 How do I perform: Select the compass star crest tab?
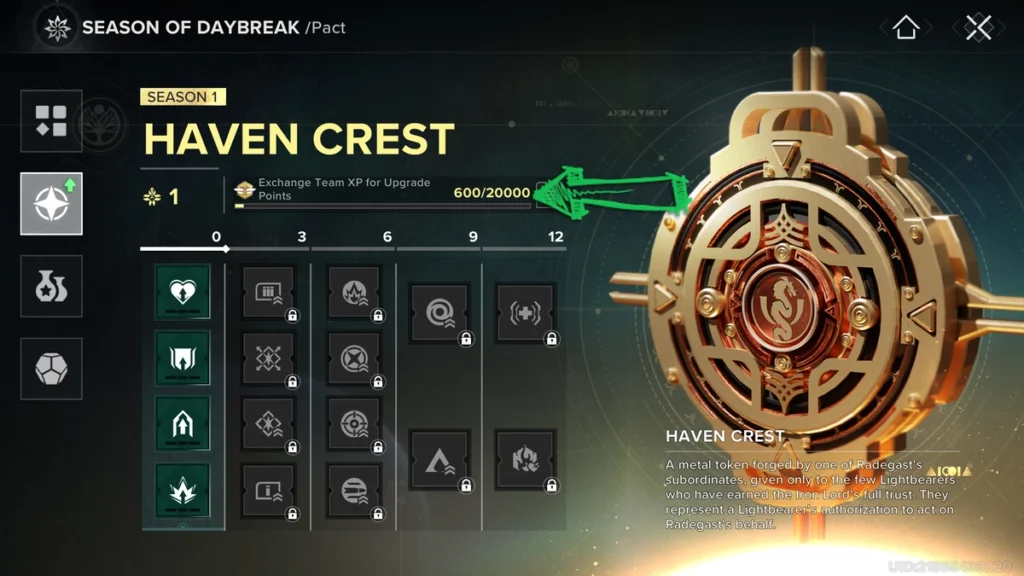coord(51,203)
